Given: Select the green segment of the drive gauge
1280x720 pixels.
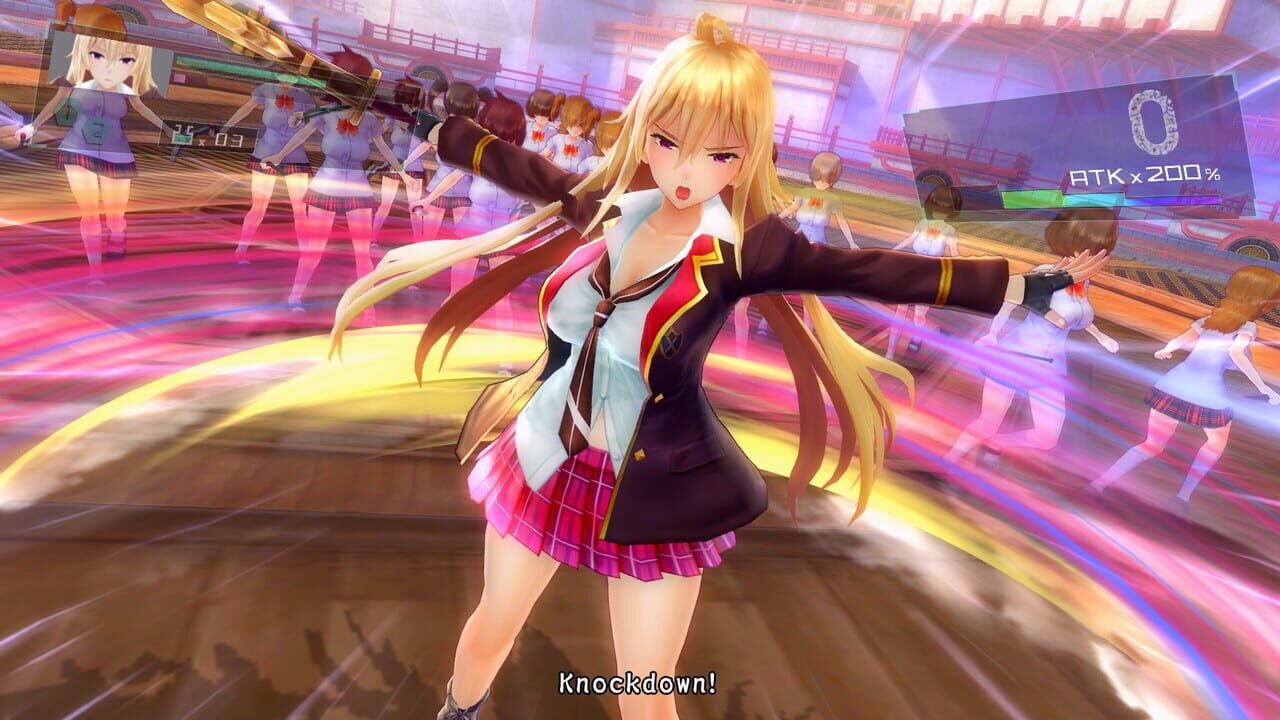Looking at the screenshot, I should point(1030,196).
